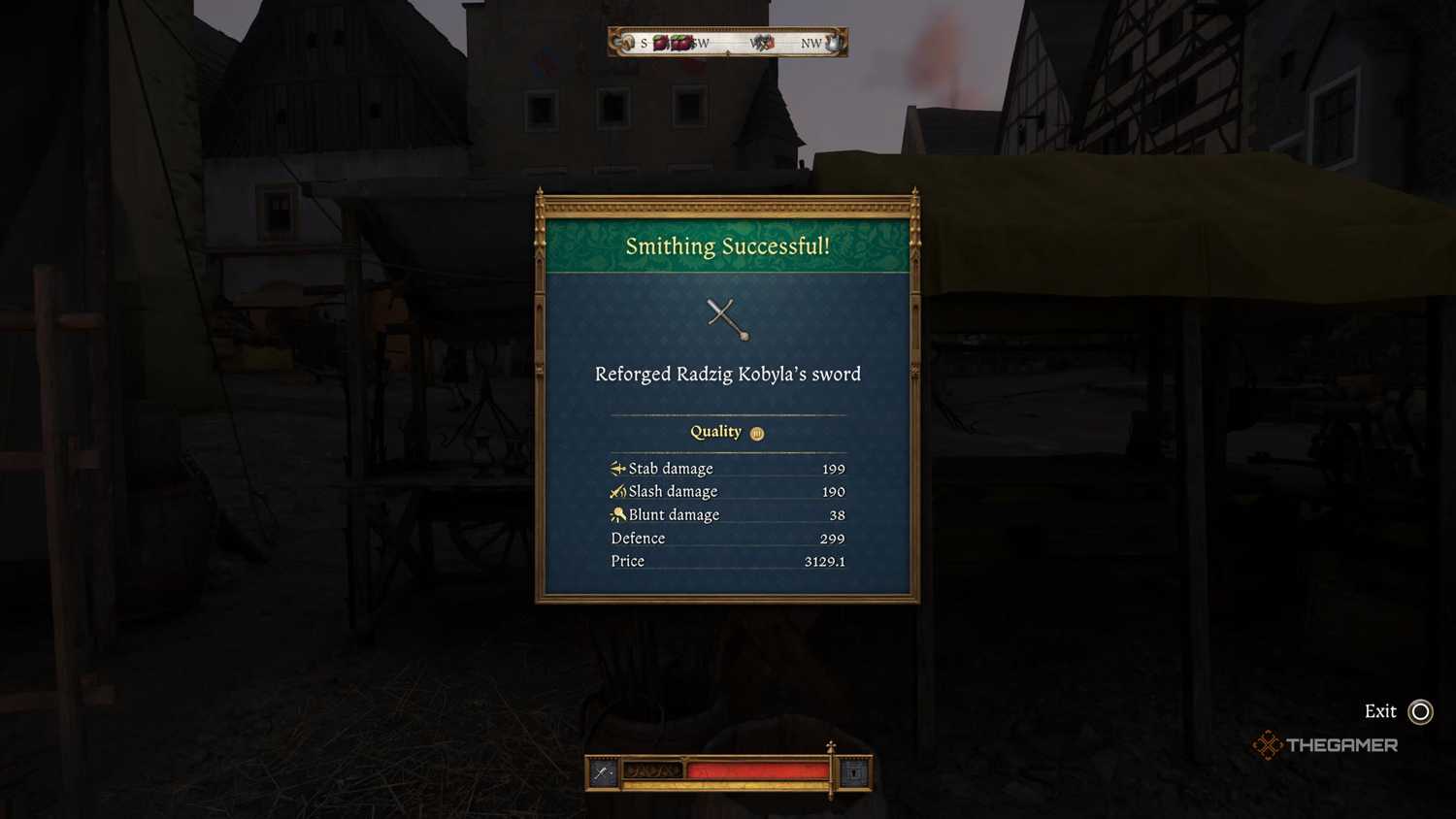1456x819 pixels.
Task: Select the Slash damage sword icon
Action: click(616, 491)
